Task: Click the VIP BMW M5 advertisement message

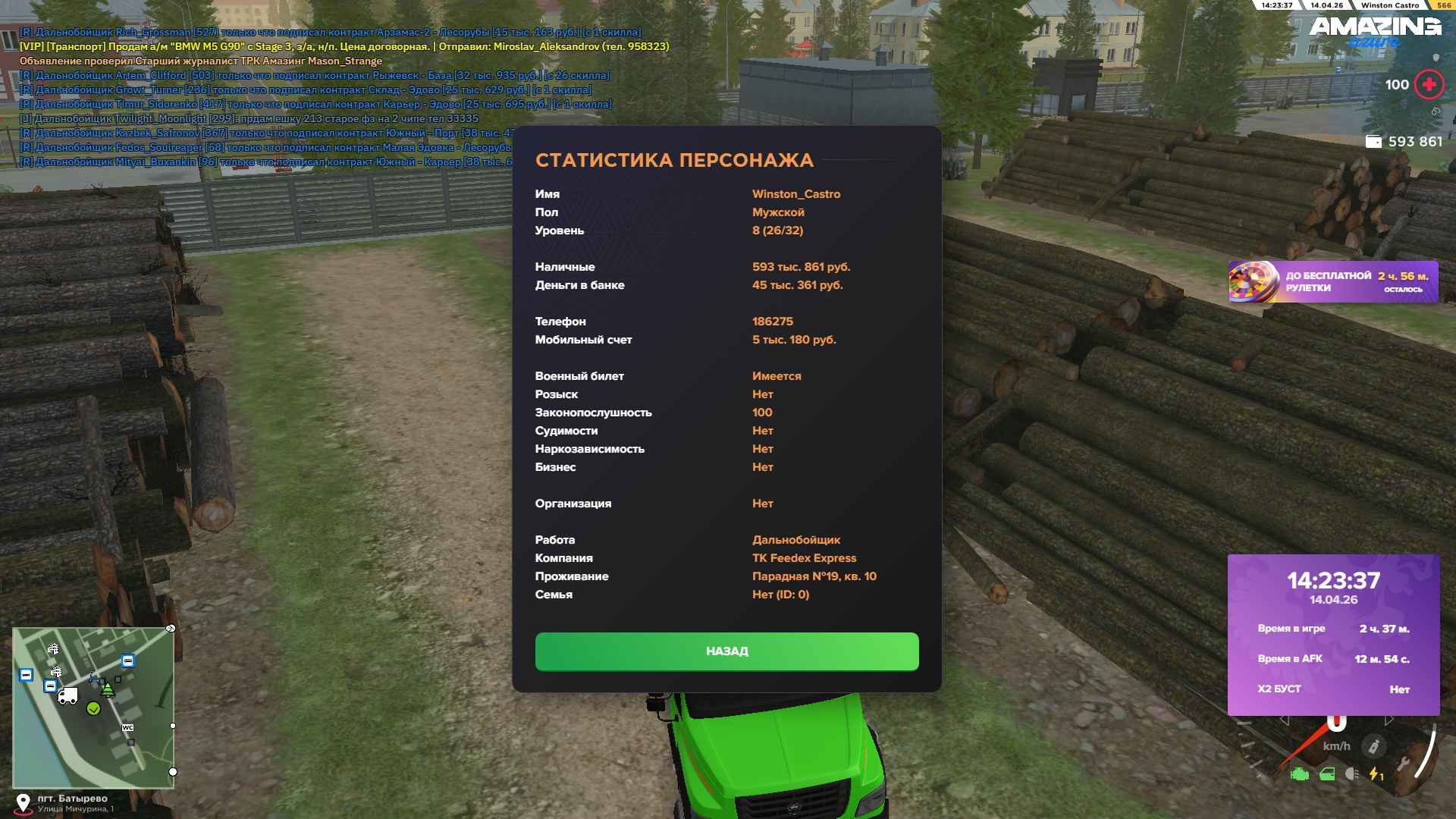Action: click(344, 47)
